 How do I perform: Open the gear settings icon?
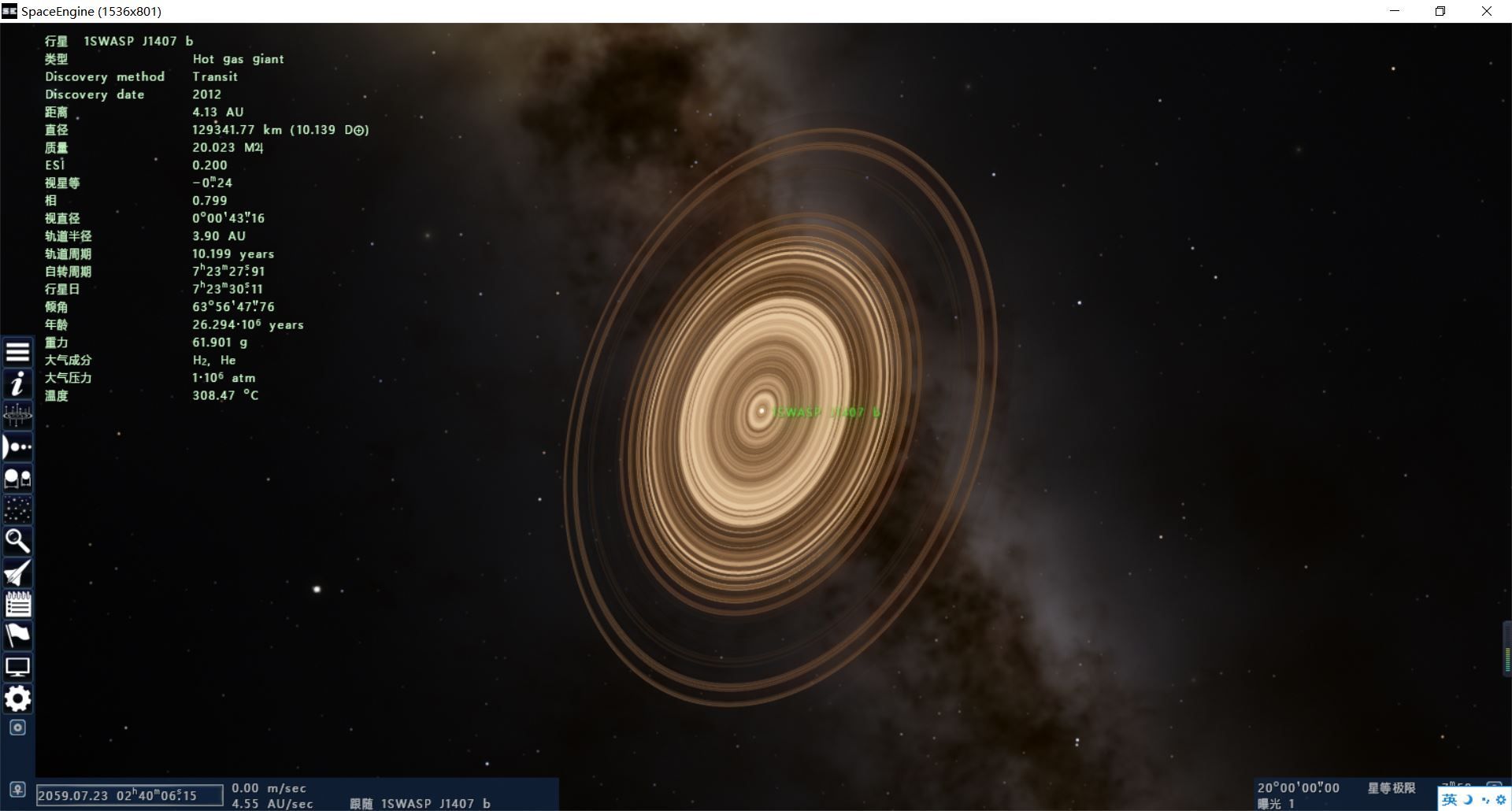tap(17, 698)
